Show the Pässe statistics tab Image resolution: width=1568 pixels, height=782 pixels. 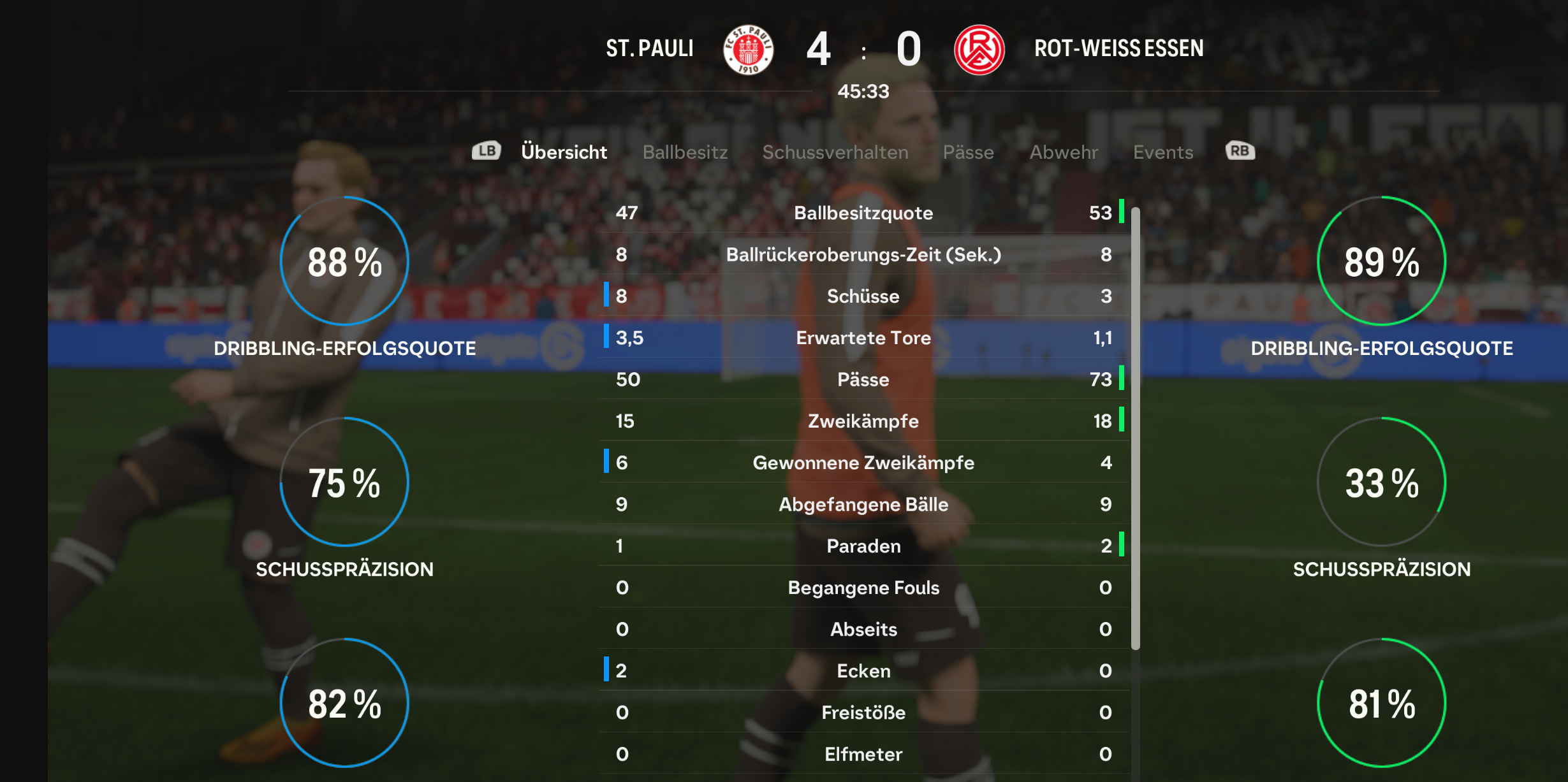968,152
